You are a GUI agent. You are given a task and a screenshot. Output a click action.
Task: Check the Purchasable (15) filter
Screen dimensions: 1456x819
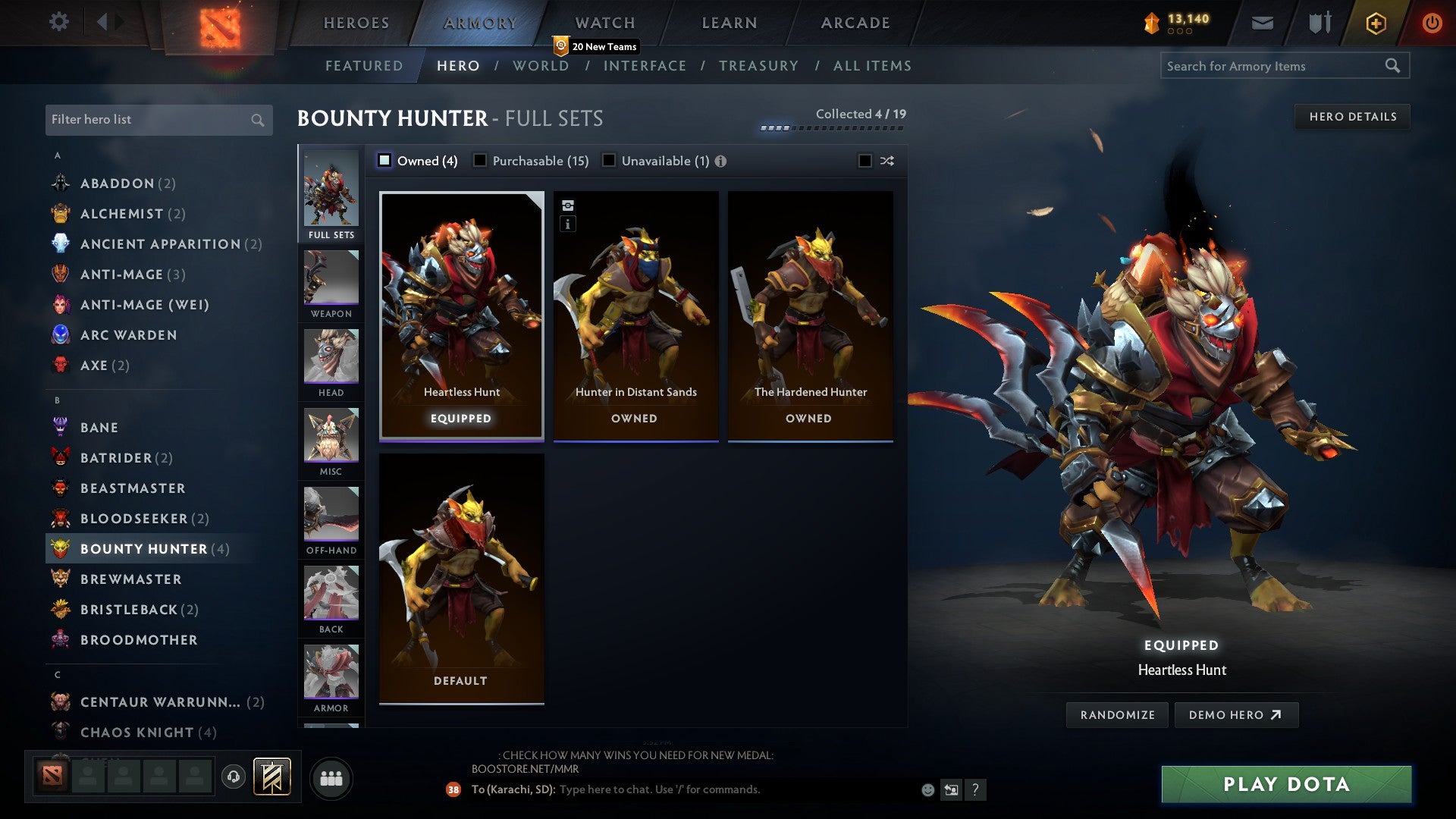point(479,161)
